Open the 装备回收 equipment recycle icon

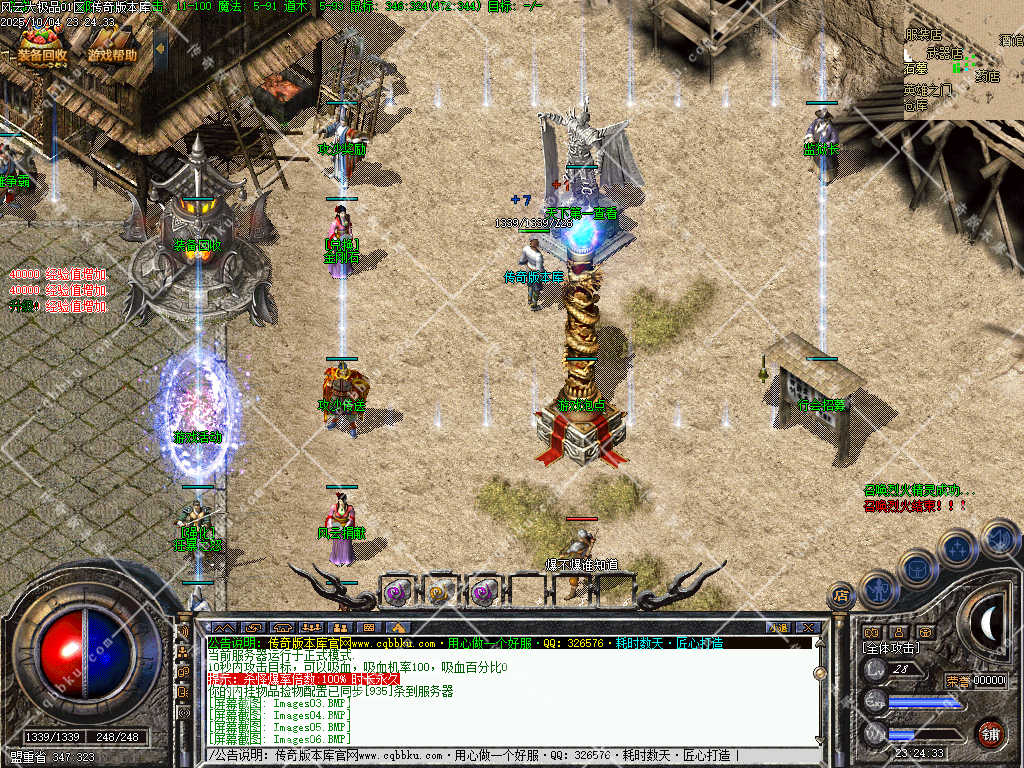click(x=42, y=45)
